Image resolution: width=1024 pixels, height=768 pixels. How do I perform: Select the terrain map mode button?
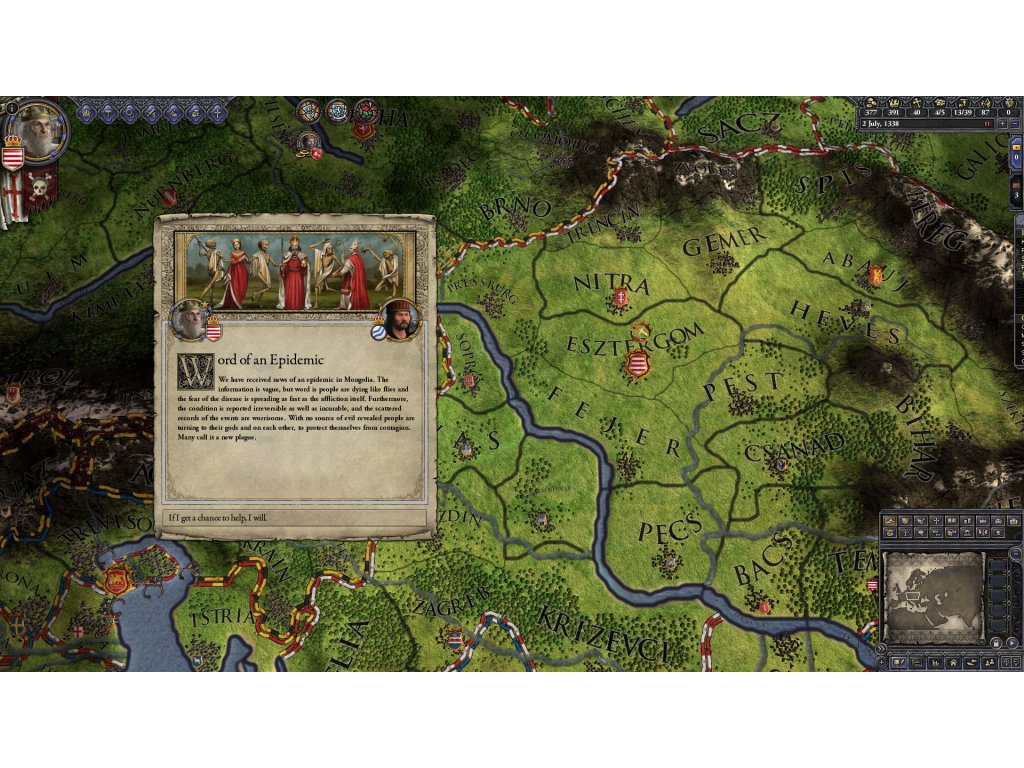(890, 521)
